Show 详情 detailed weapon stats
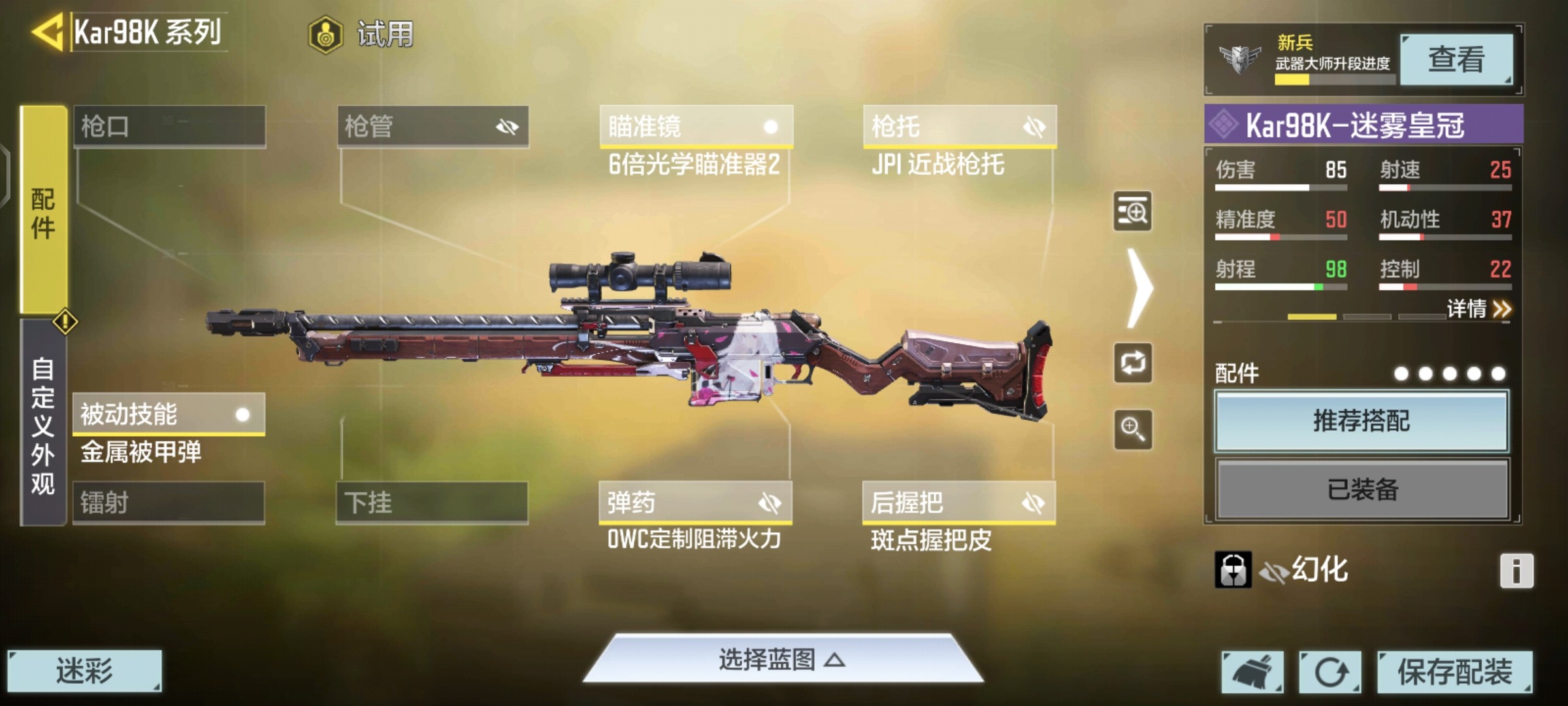Viewport: 1568px width, 706px height. pos(1478,309)
